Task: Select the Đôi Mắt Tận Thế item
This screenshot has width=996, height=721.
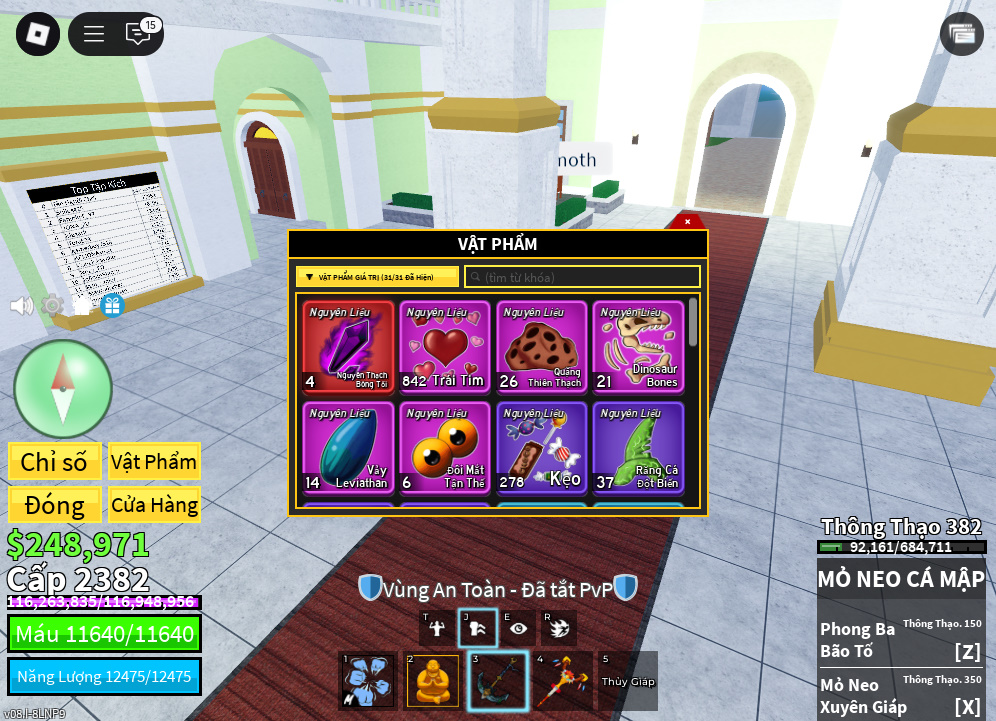Action: 445,447
